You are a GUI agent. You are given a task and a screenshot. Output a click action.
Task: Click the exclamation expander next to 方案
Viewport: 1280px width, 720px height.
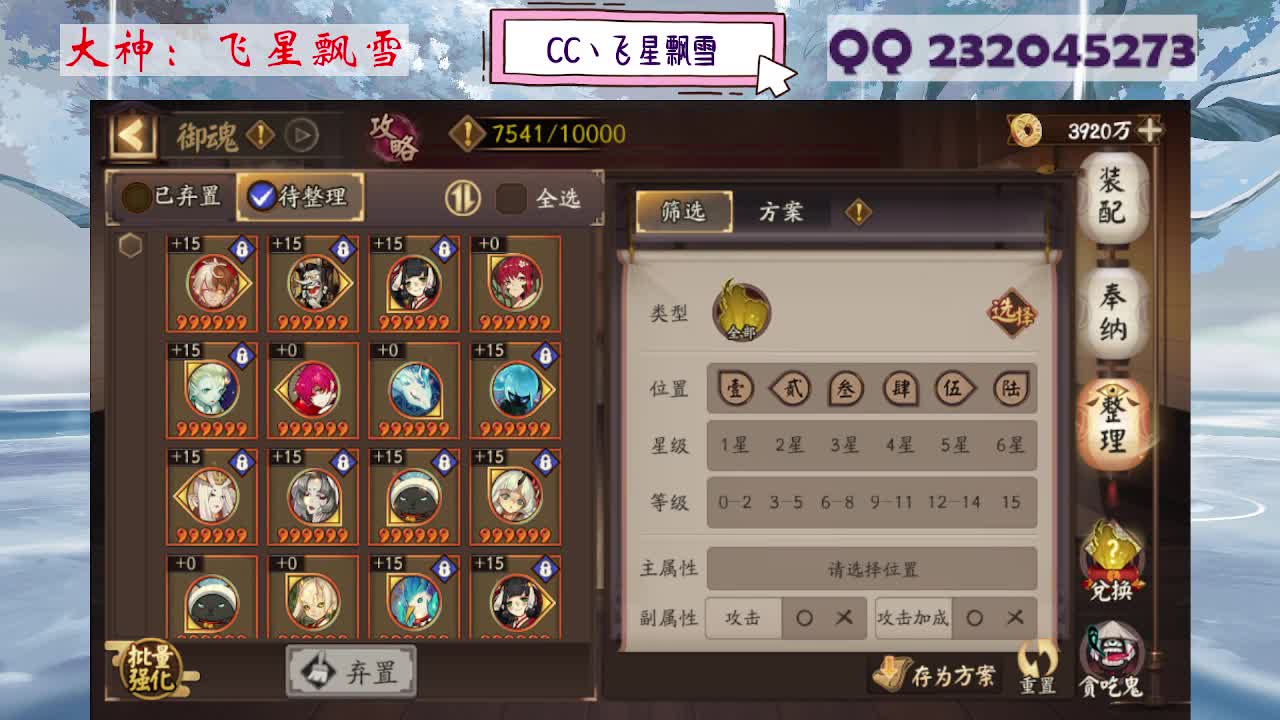click(856, 211)
